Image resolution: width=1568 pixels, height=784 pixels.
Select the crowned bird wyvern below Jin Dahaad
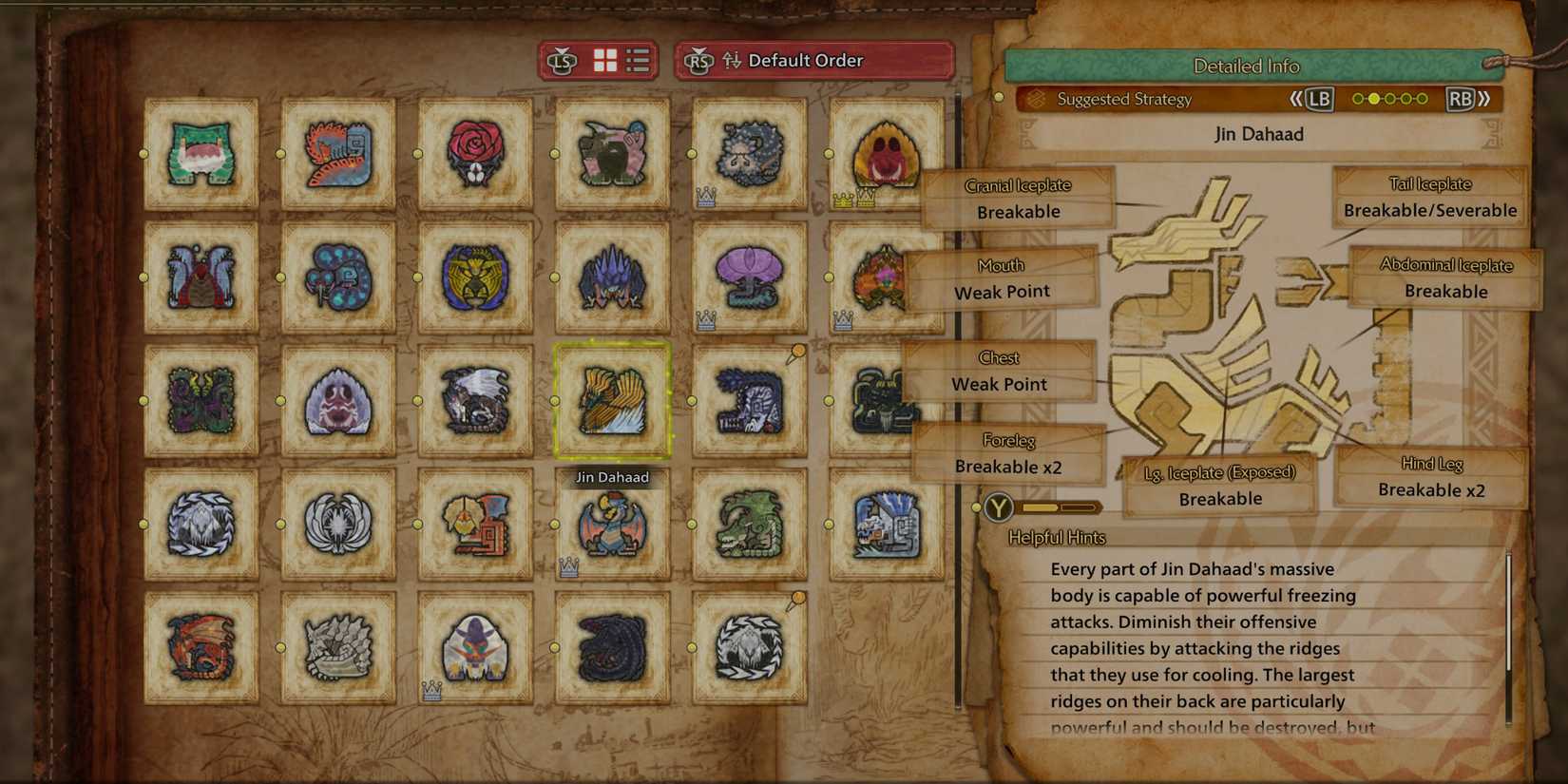point(612,525)
